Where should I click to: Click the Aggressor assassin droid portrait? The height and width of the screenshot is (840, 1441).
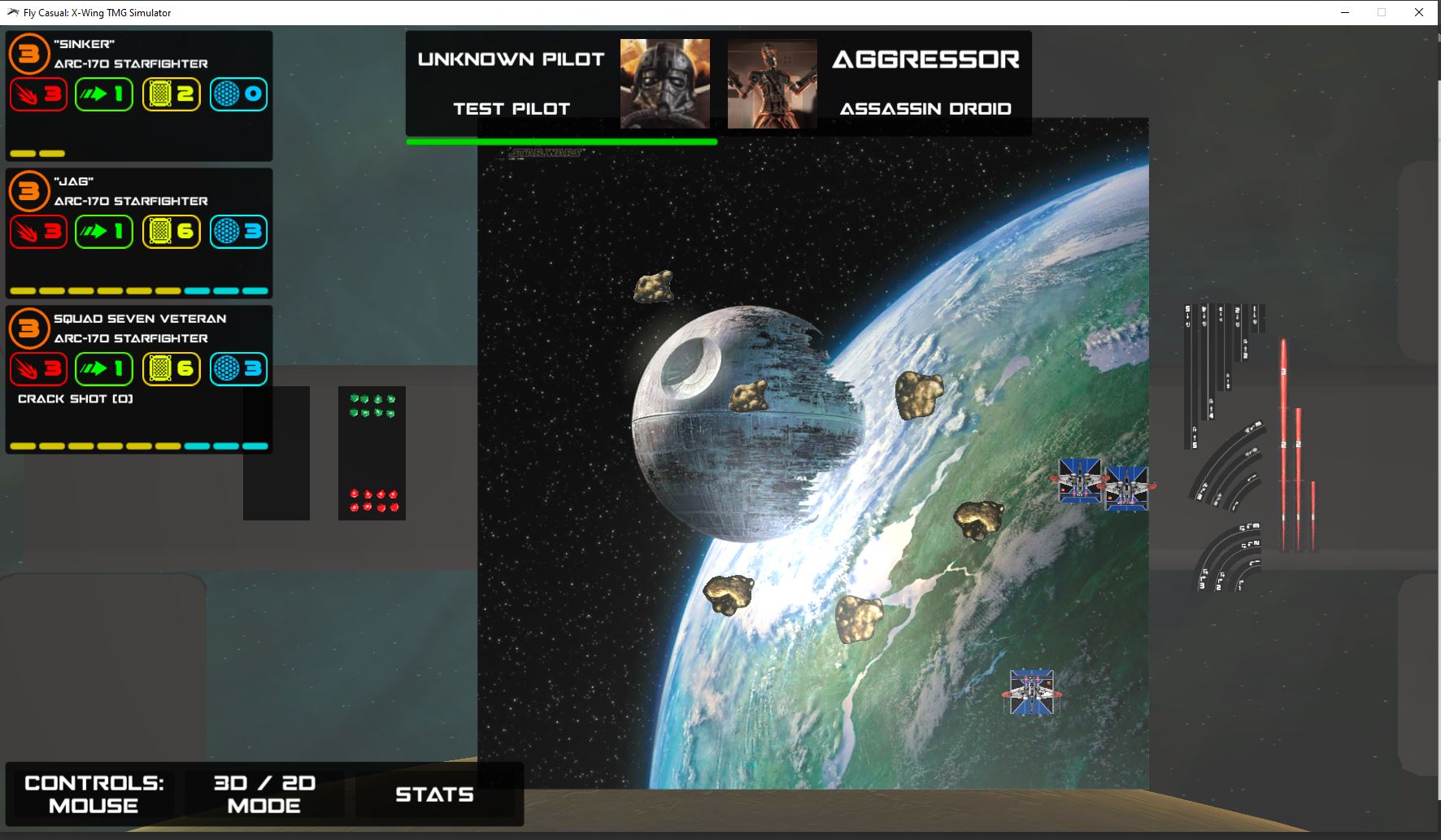click(772, 84)
